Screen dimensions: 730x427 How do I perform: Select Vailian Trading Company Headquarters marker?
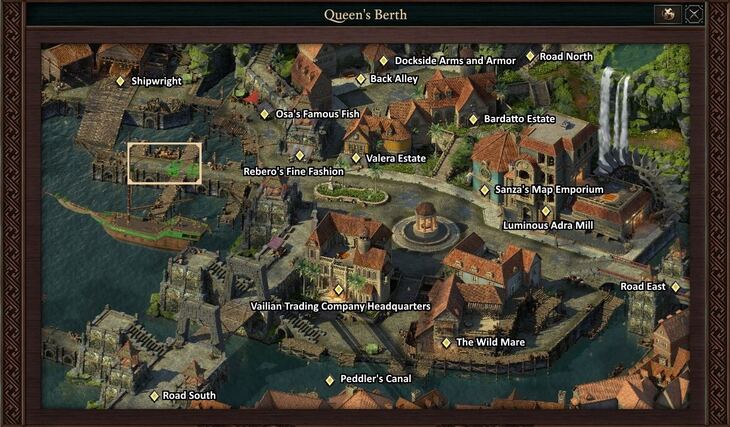click(x=339, y=290)
